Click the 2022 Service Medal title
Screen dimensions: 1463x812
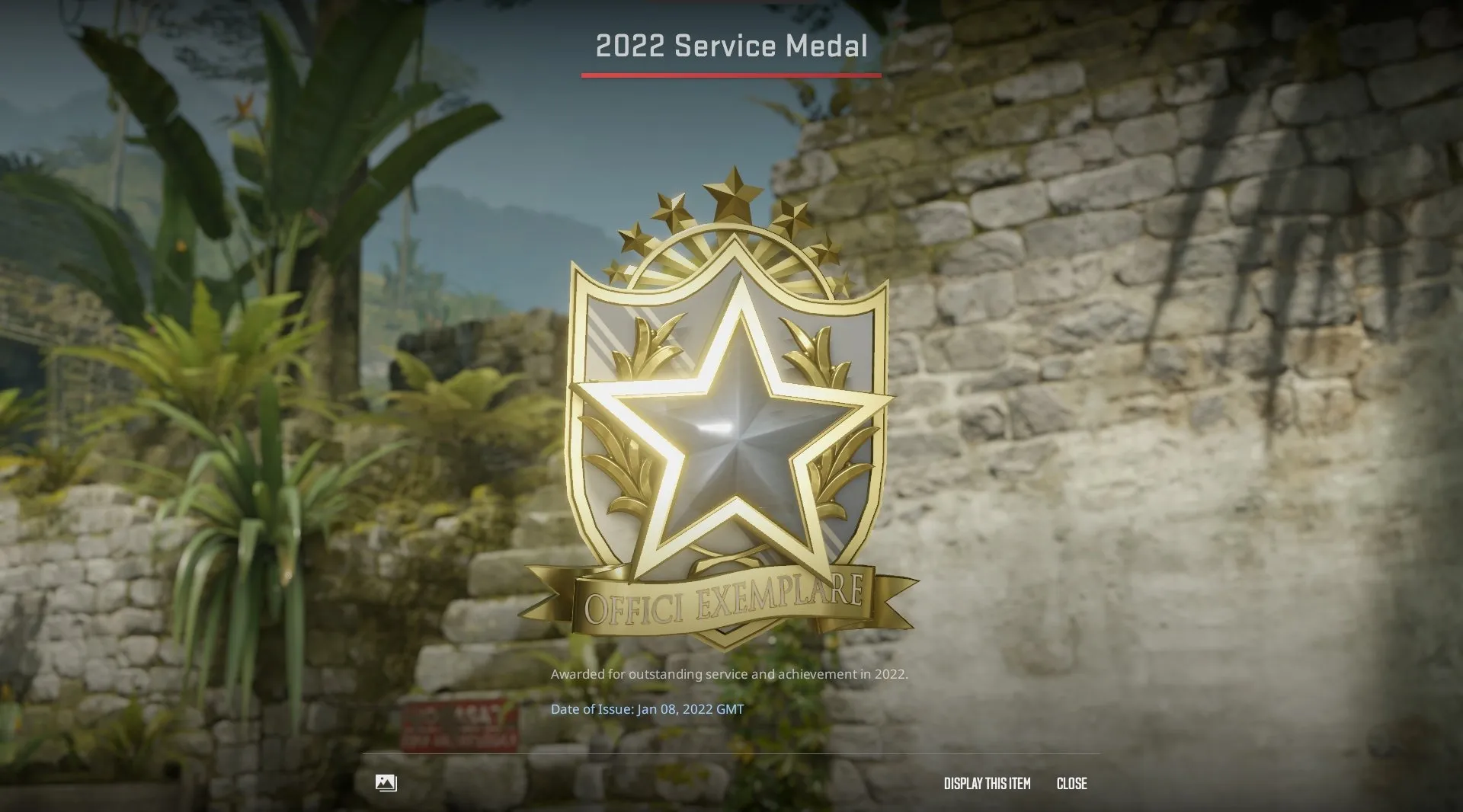point(731,46)
